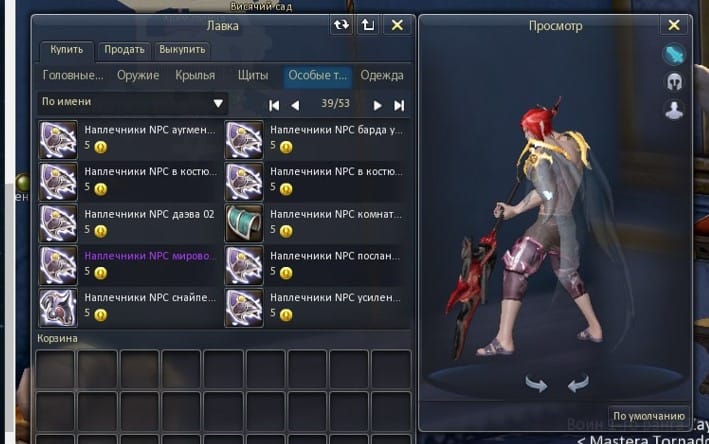Toggle the helmet display icon in preview
This screenshot has height=444, width=709.
(673, 82)
